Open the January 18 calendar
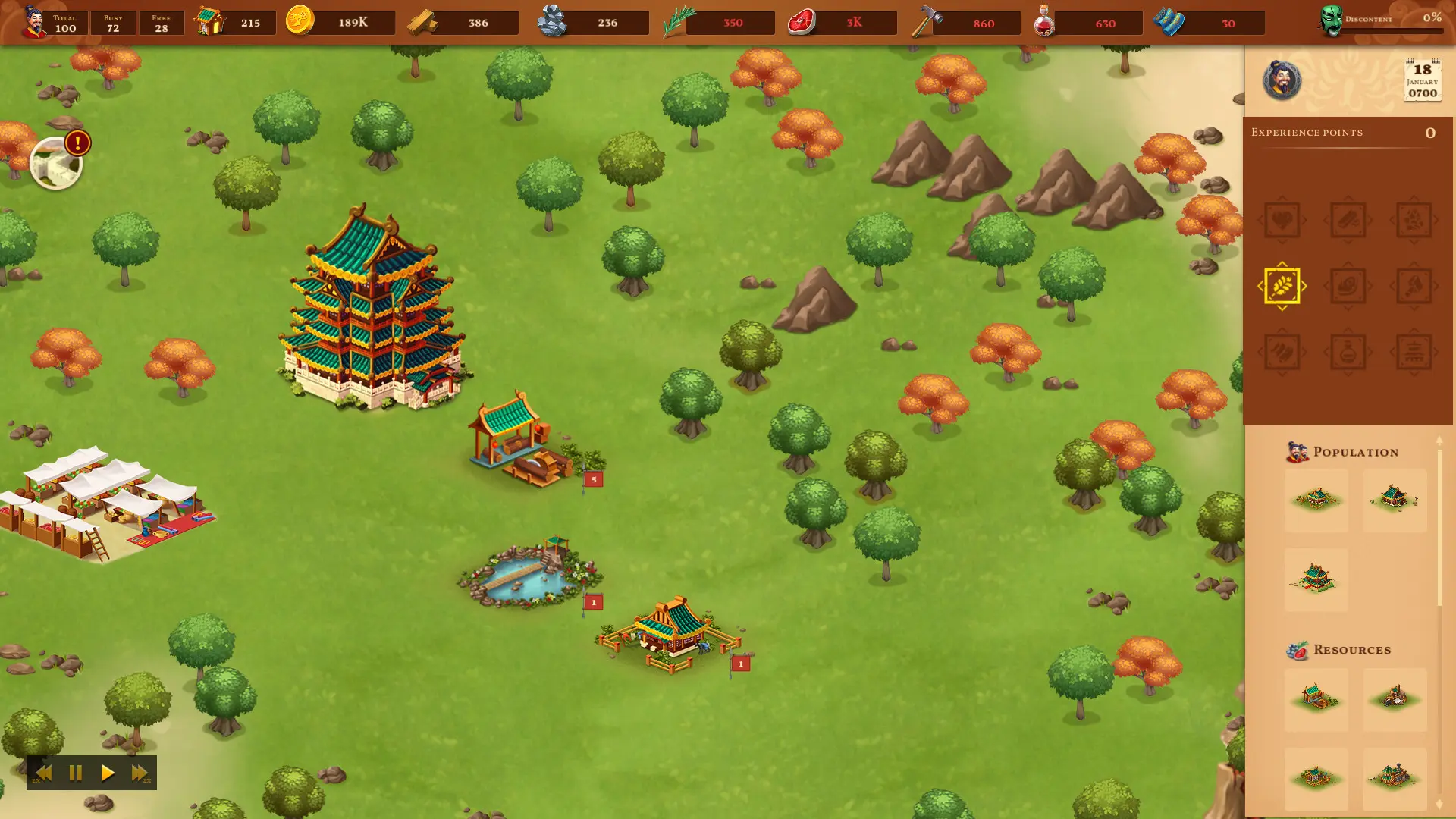1456x819 pixels. (1423, 78)
